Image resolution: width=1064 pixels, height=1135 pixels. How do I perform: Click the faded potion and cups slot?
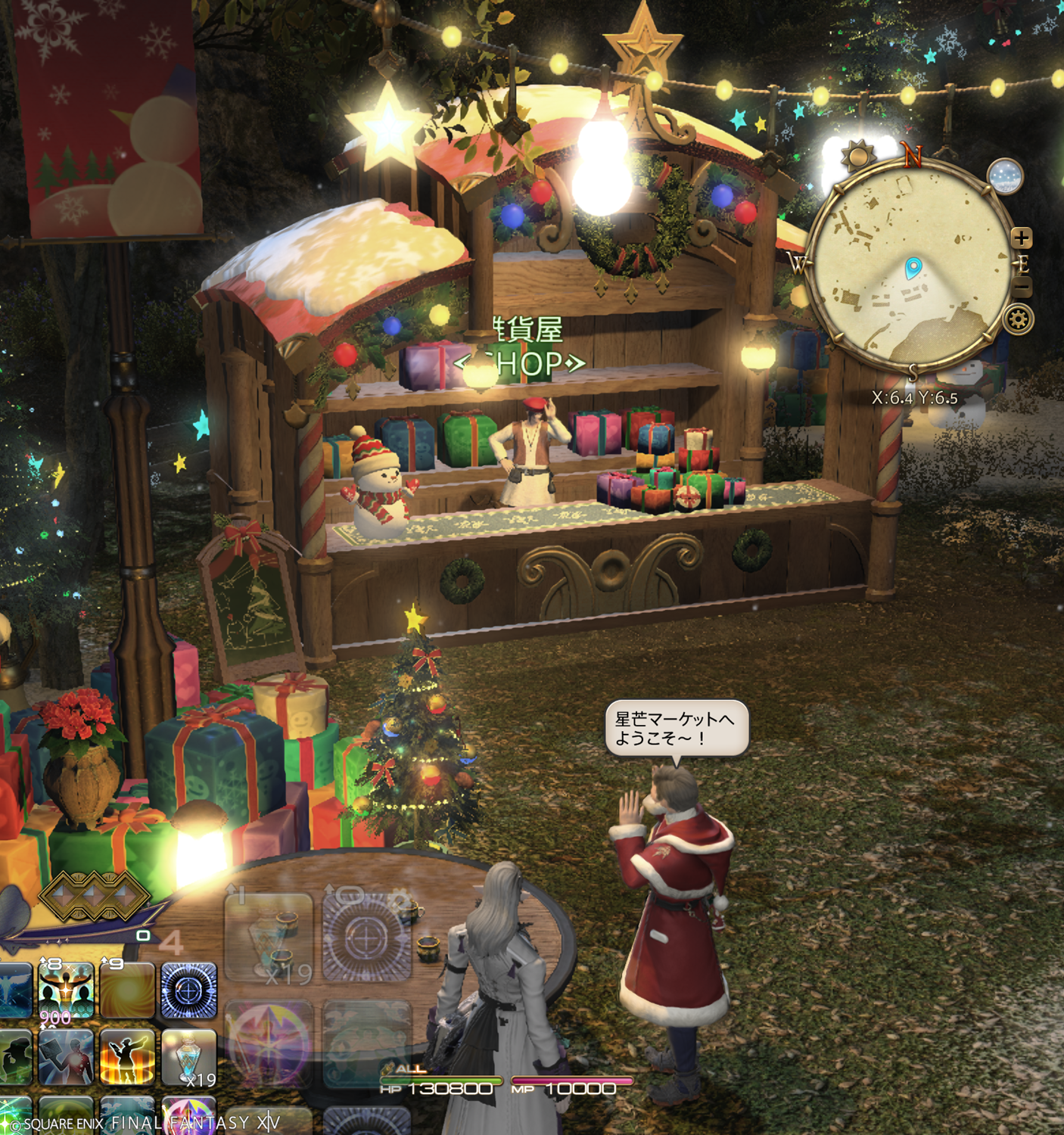pyautogui.click(x=269, y=938)
